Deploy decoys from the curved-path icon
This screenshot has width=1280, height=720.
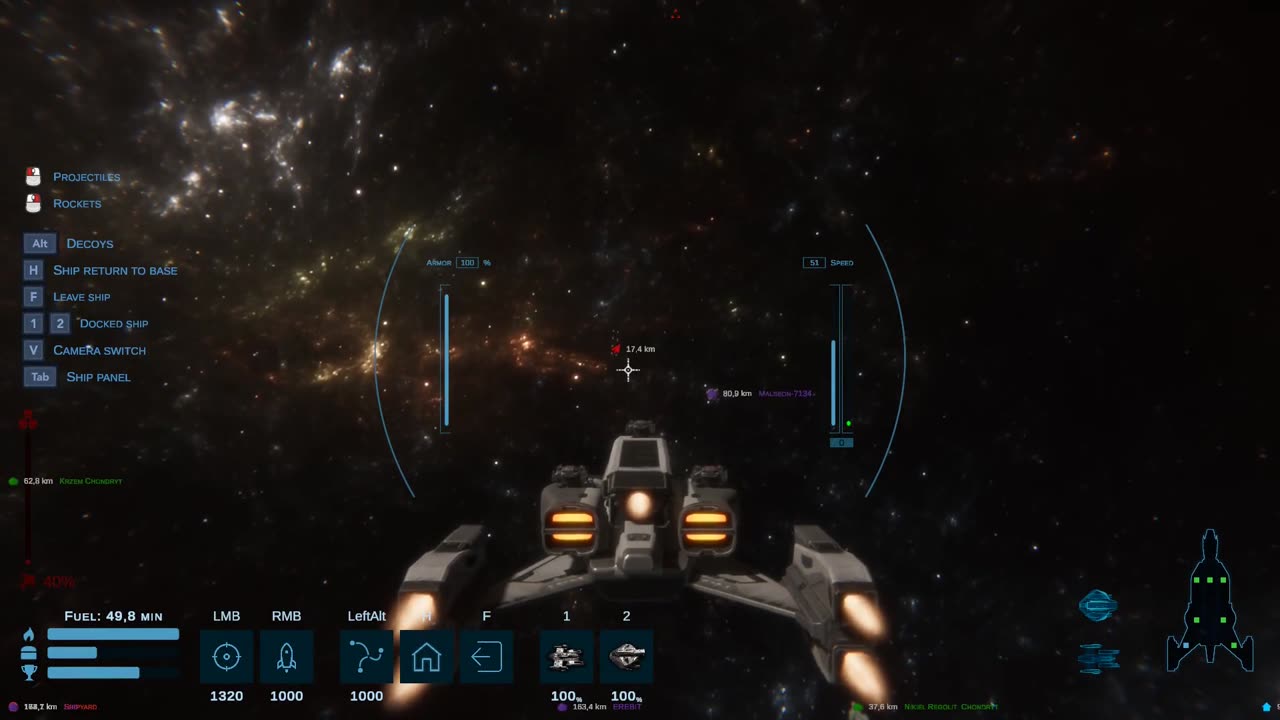366,657
